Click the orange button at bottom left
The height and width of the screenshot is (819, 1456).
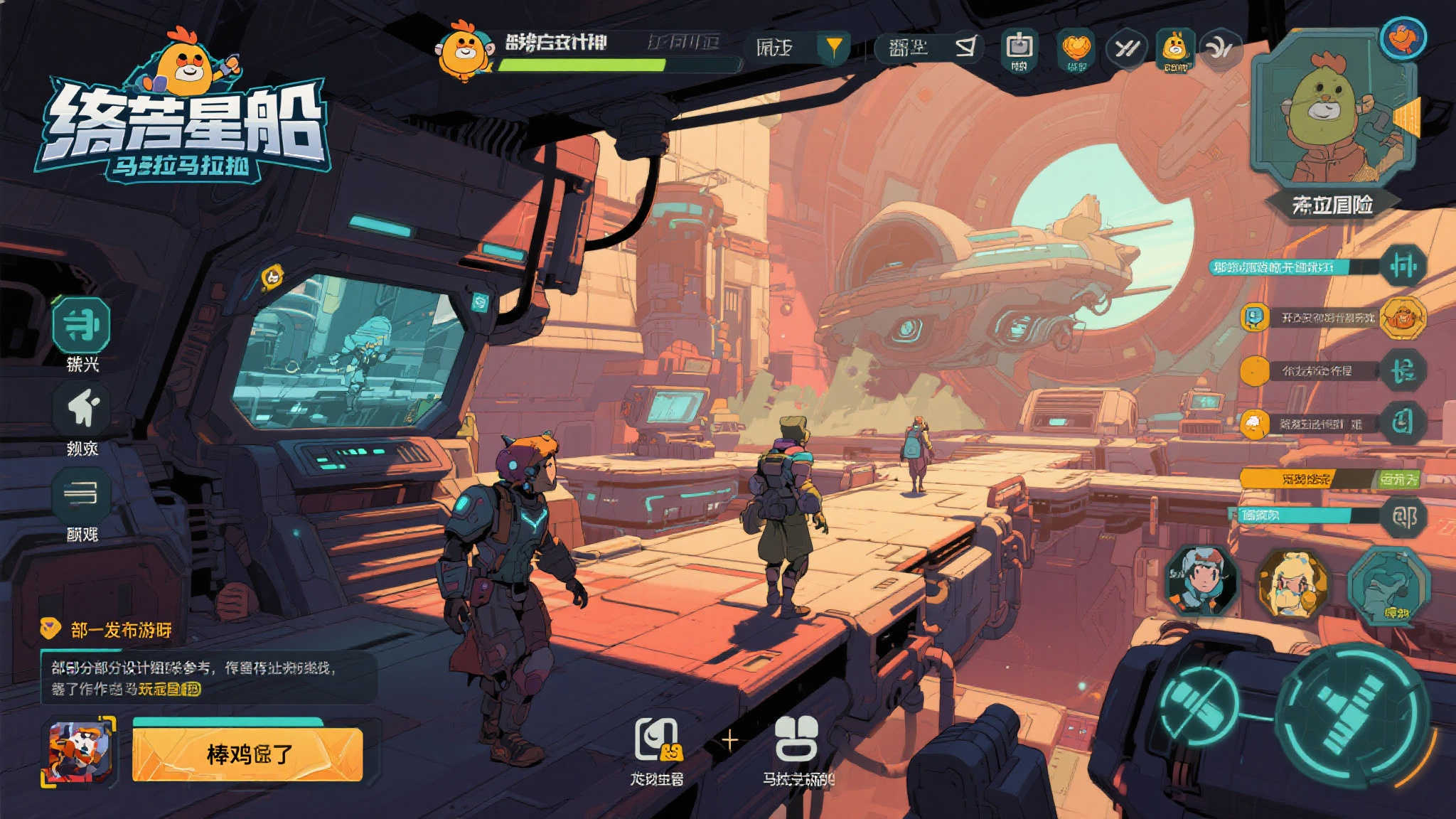247,754
